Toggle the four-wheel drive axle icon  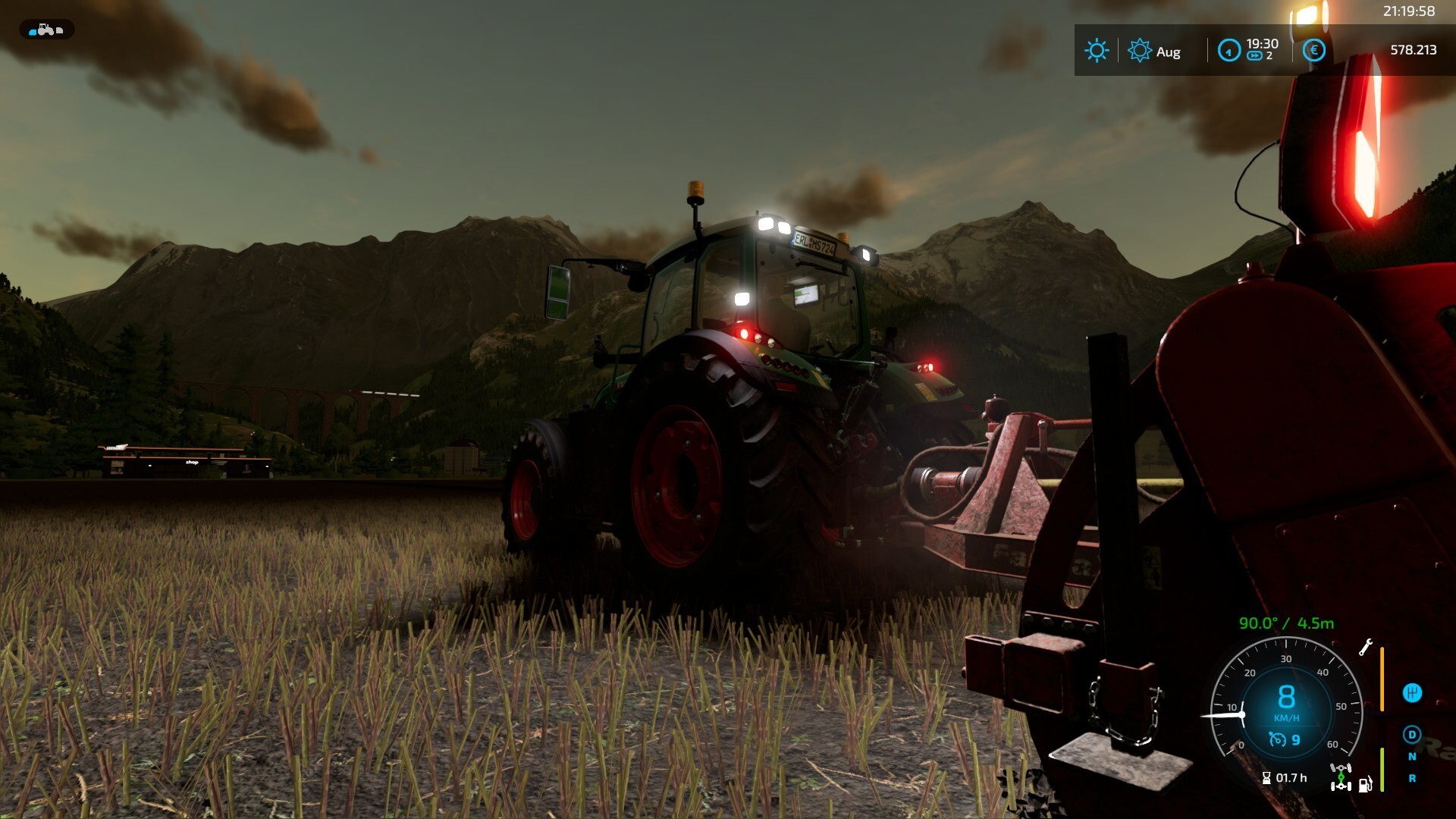(1341, 777)
